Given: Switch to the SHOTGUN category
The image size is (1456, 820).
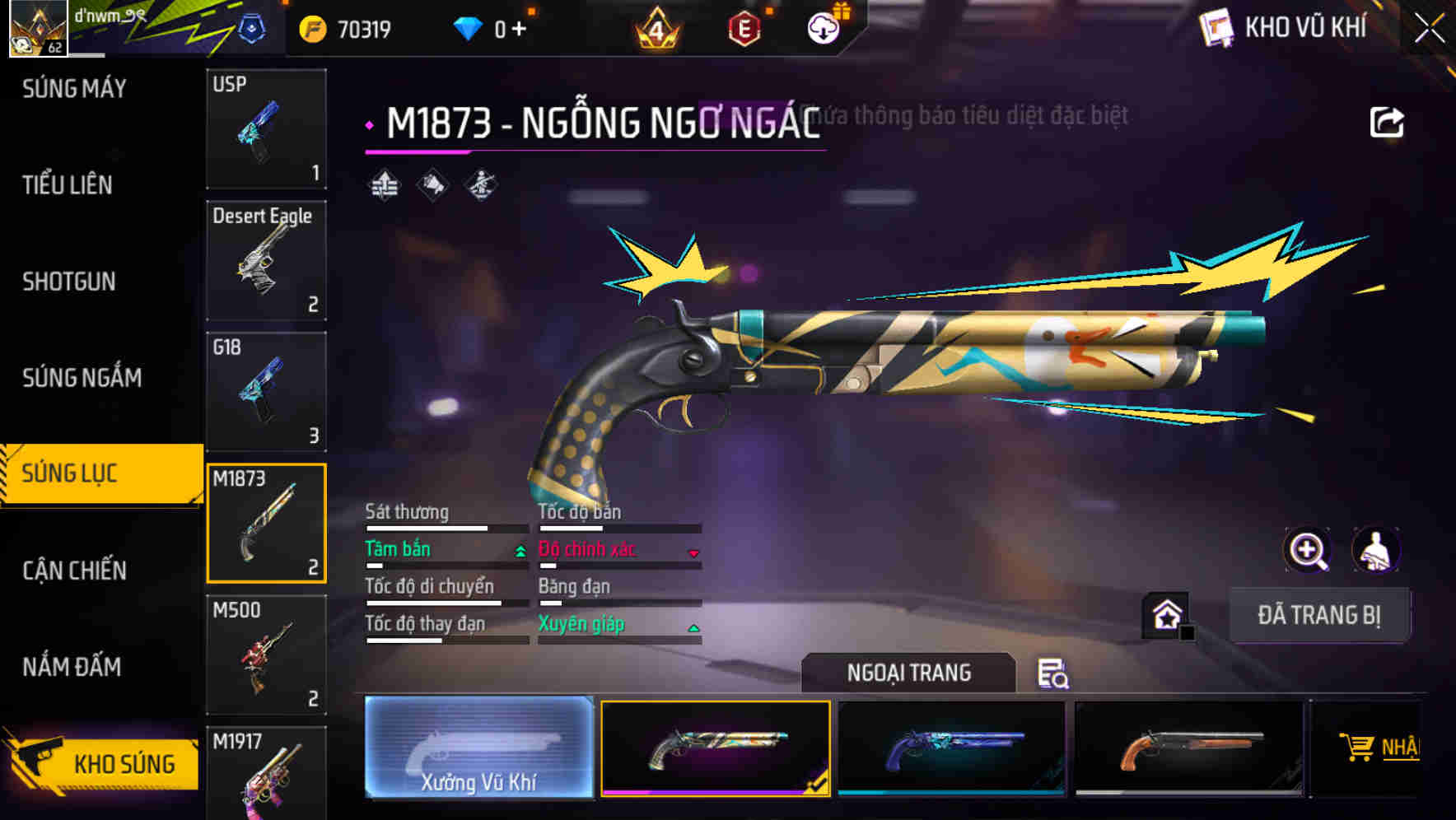Looking at the screenshot, I should click(x=68, y=282).
